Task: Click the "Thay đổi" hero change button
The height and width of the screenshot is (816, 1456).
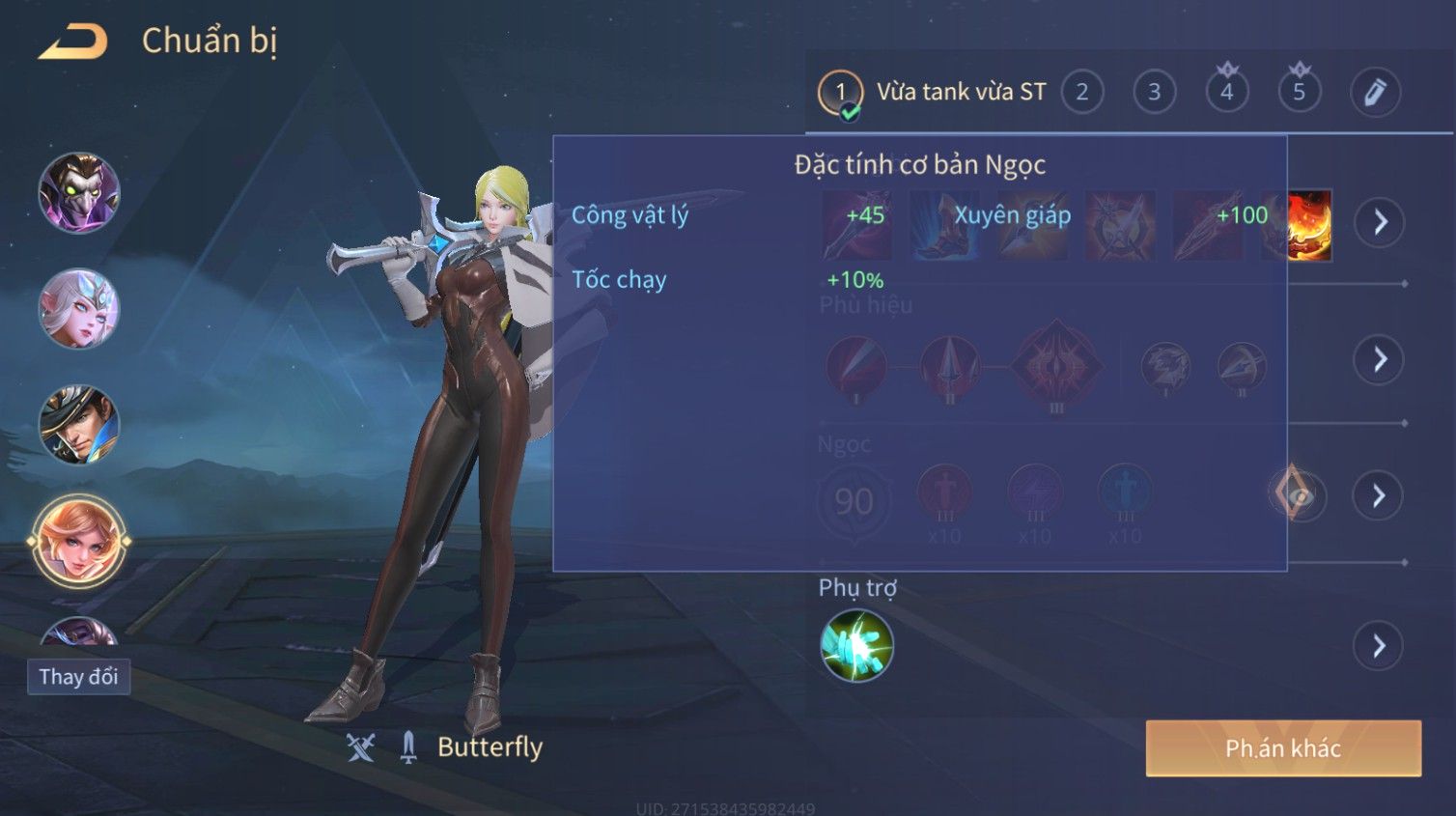Action: coord(78,676)
